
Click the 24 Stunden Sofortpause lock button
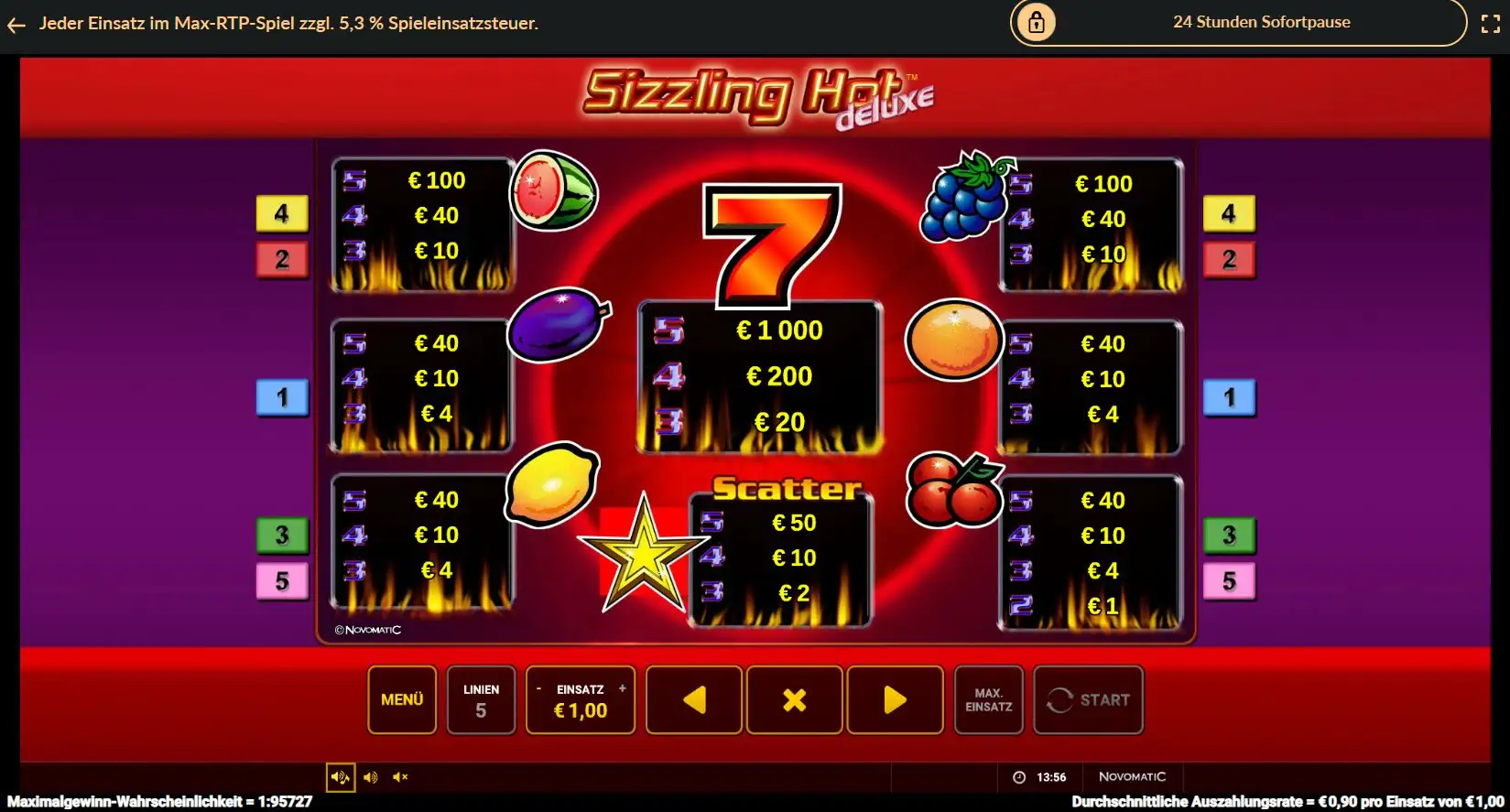point(1037,22)
